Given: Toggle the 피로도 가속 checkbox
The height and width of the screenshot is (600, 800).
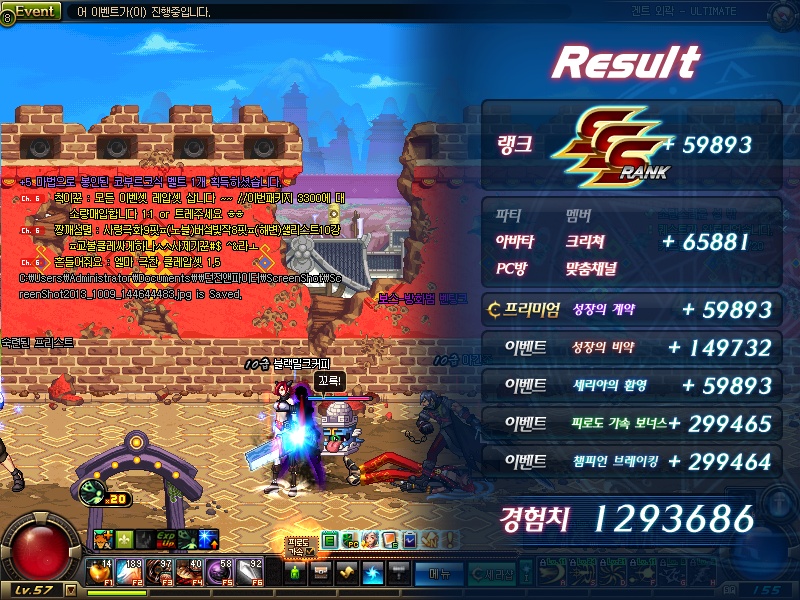Looking at the screenshot, I should coord(309,551).
